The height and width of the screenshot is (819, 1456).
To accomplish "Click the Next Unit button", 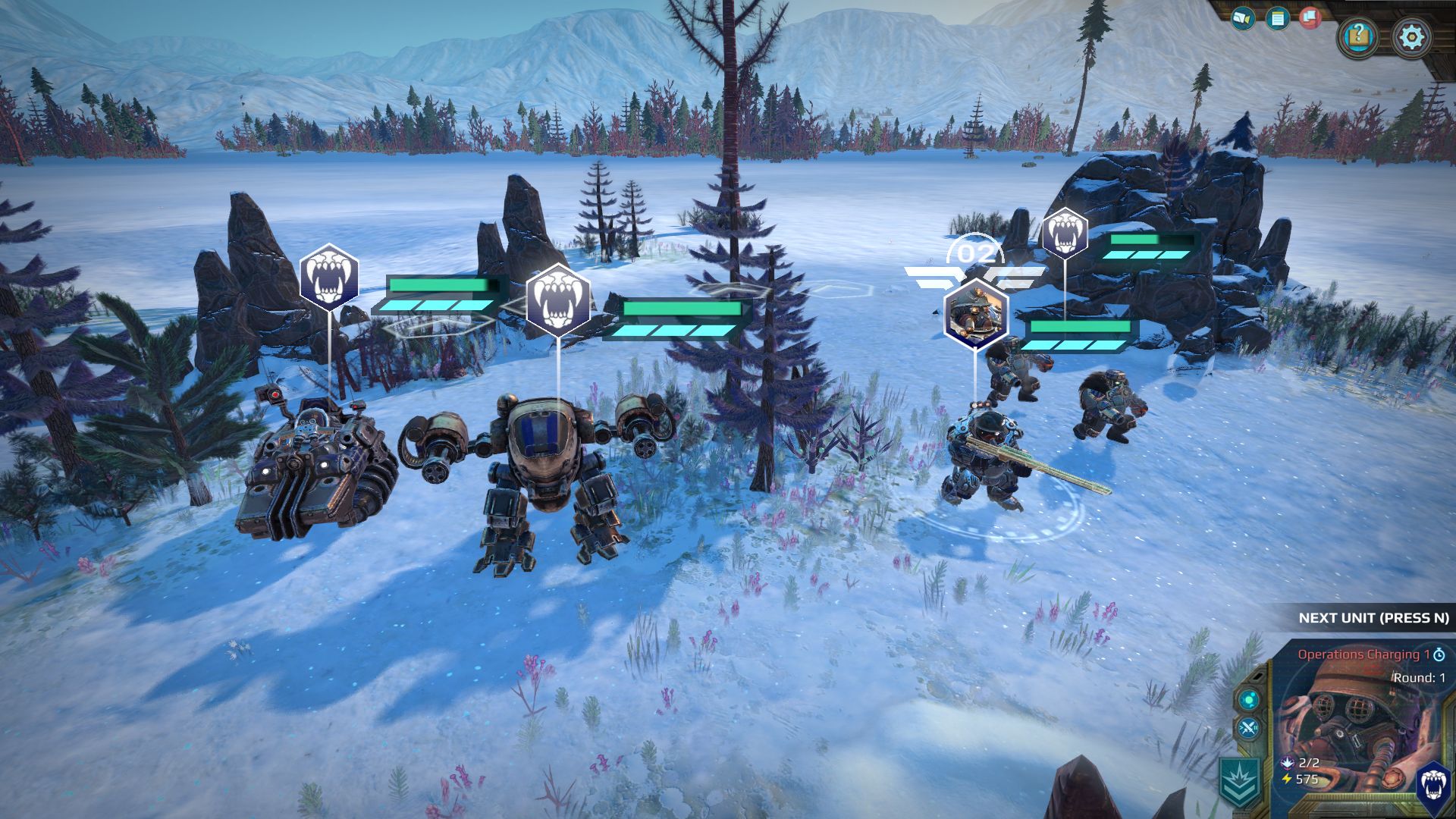I will point(1373,618).
